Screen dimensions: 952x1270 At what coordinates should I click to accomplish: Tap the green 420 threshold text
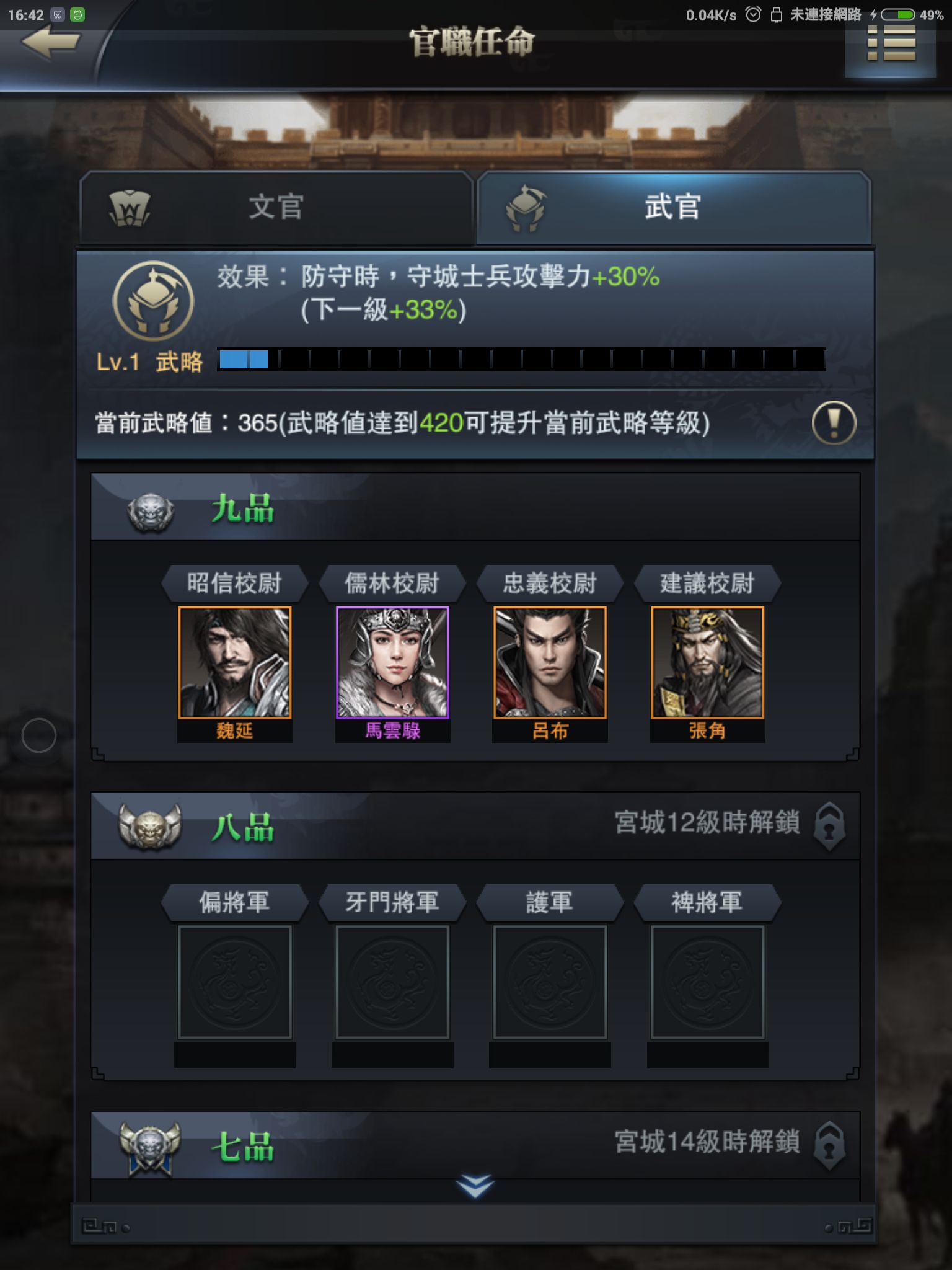[x=441, y=423]
